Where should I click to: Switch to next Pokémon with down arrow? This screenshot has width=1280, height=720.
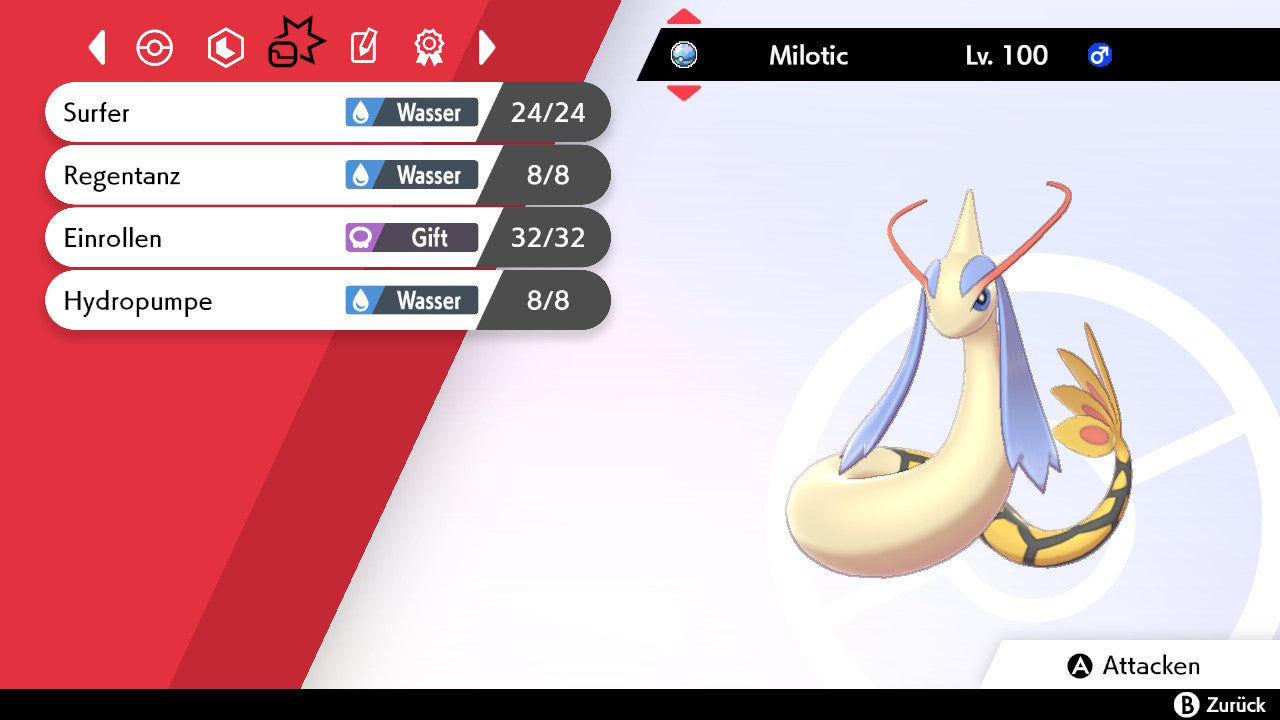pos(684,93)
